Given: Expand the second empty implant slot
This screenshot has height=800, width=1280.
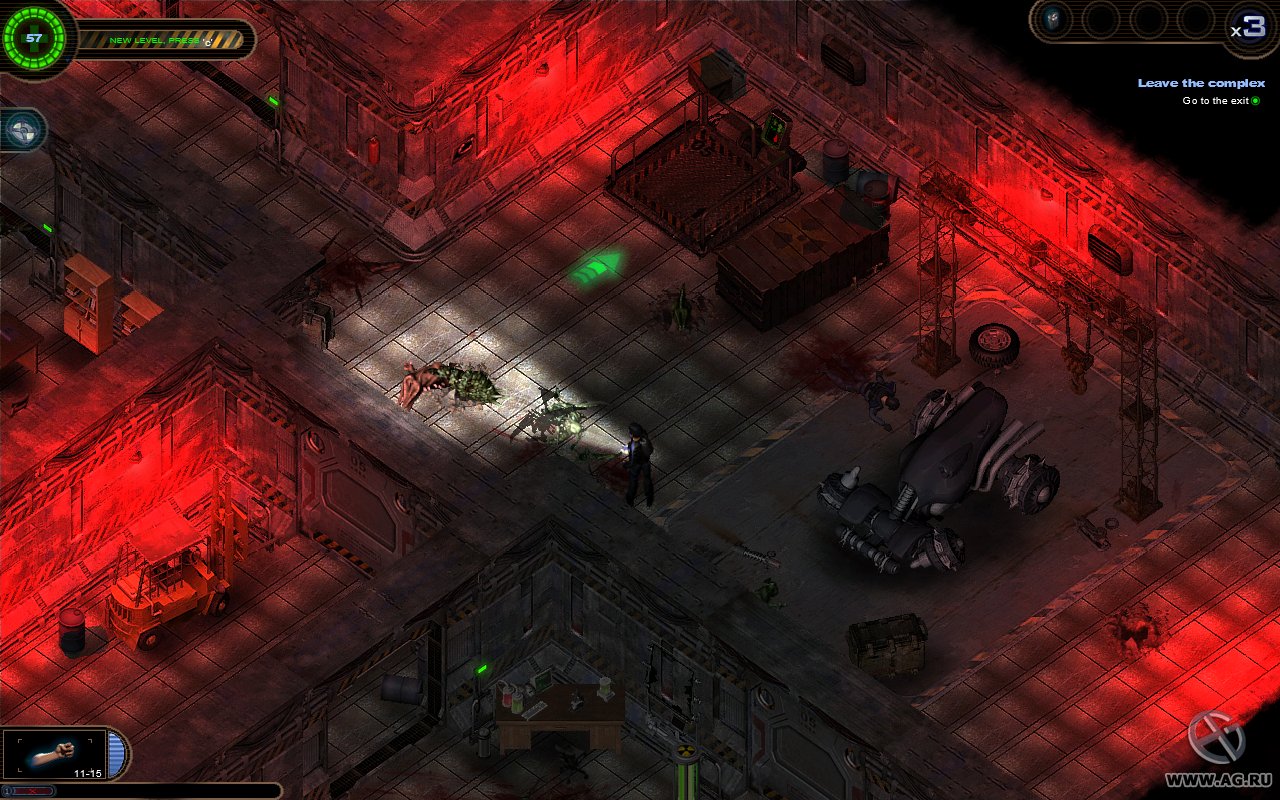Looking at the screenshot, I should (1101, 20).
